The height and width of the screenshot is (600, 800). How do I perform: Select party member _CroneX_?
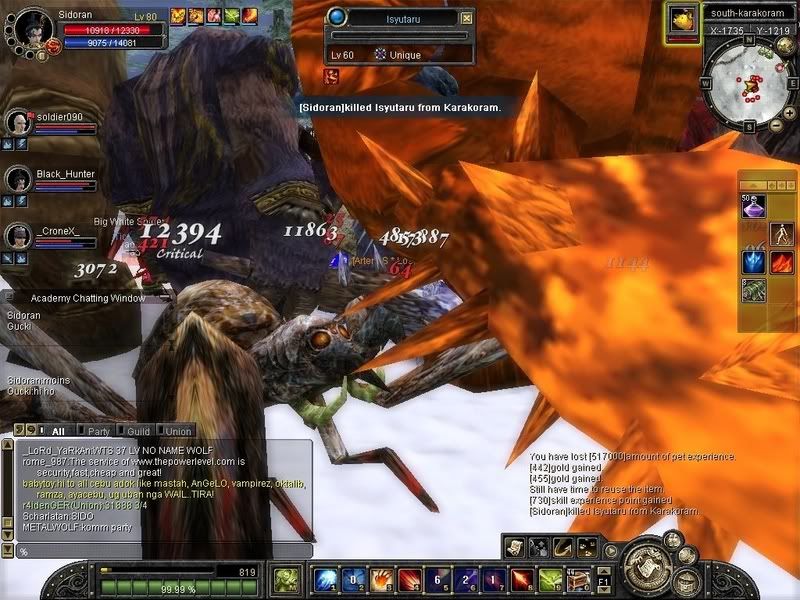(18, 236)
